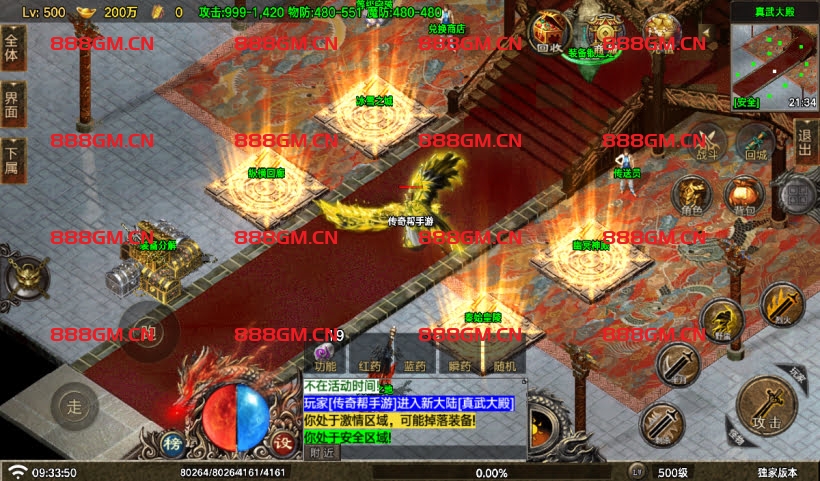The height and width of the screenshot is (481, 820).
Task: Use the 回城 return-to-town icon
Action: click(x=755, y=143)
